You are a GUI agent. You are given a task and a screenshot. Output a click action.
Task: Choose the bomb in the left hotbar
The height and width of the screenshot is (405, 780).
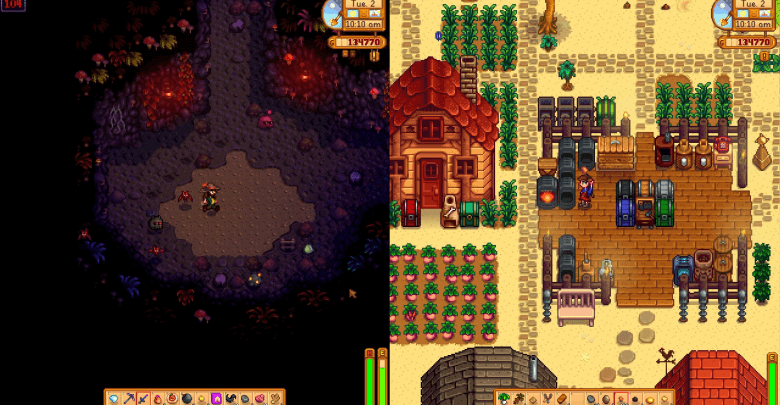pos(186,398)
